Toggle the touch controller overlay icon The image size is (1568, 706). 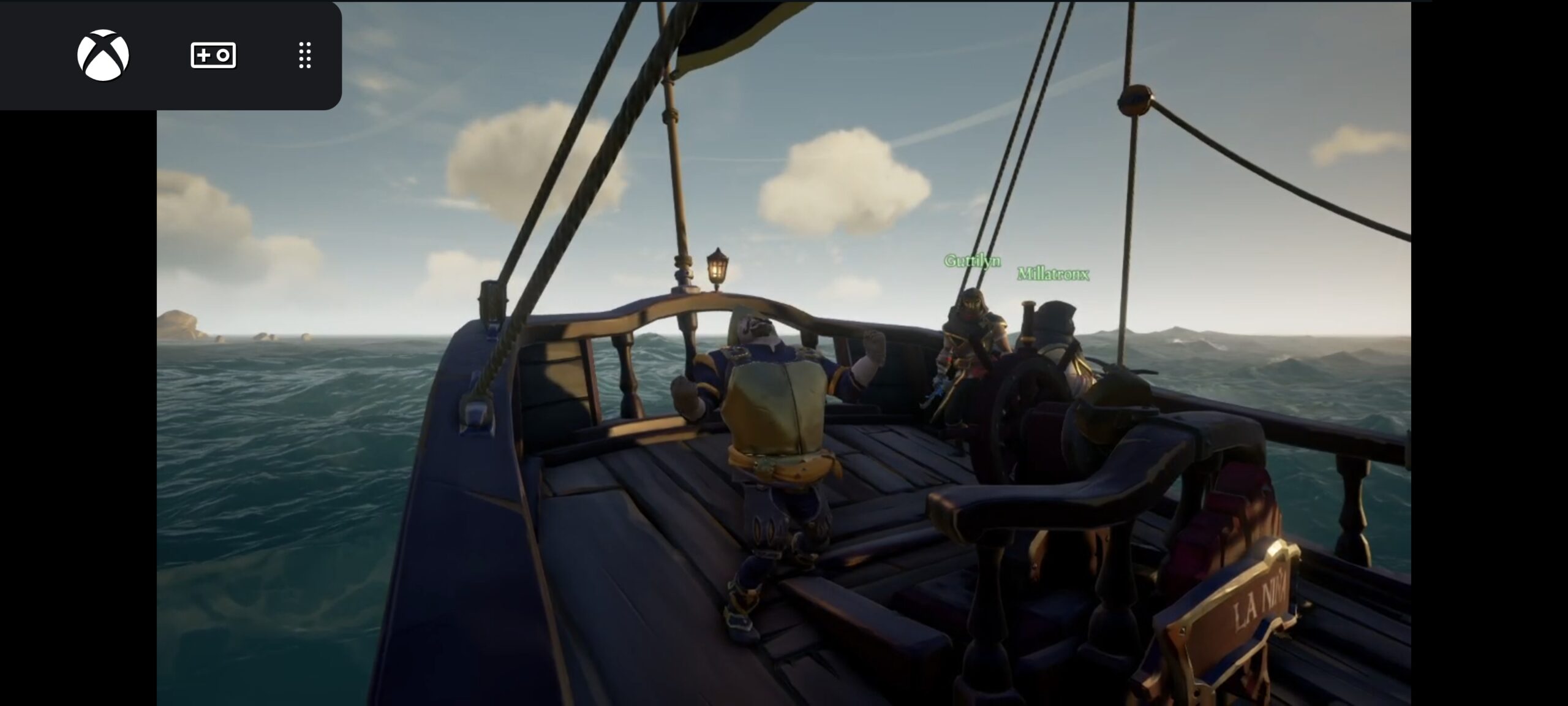click(213, 55)
